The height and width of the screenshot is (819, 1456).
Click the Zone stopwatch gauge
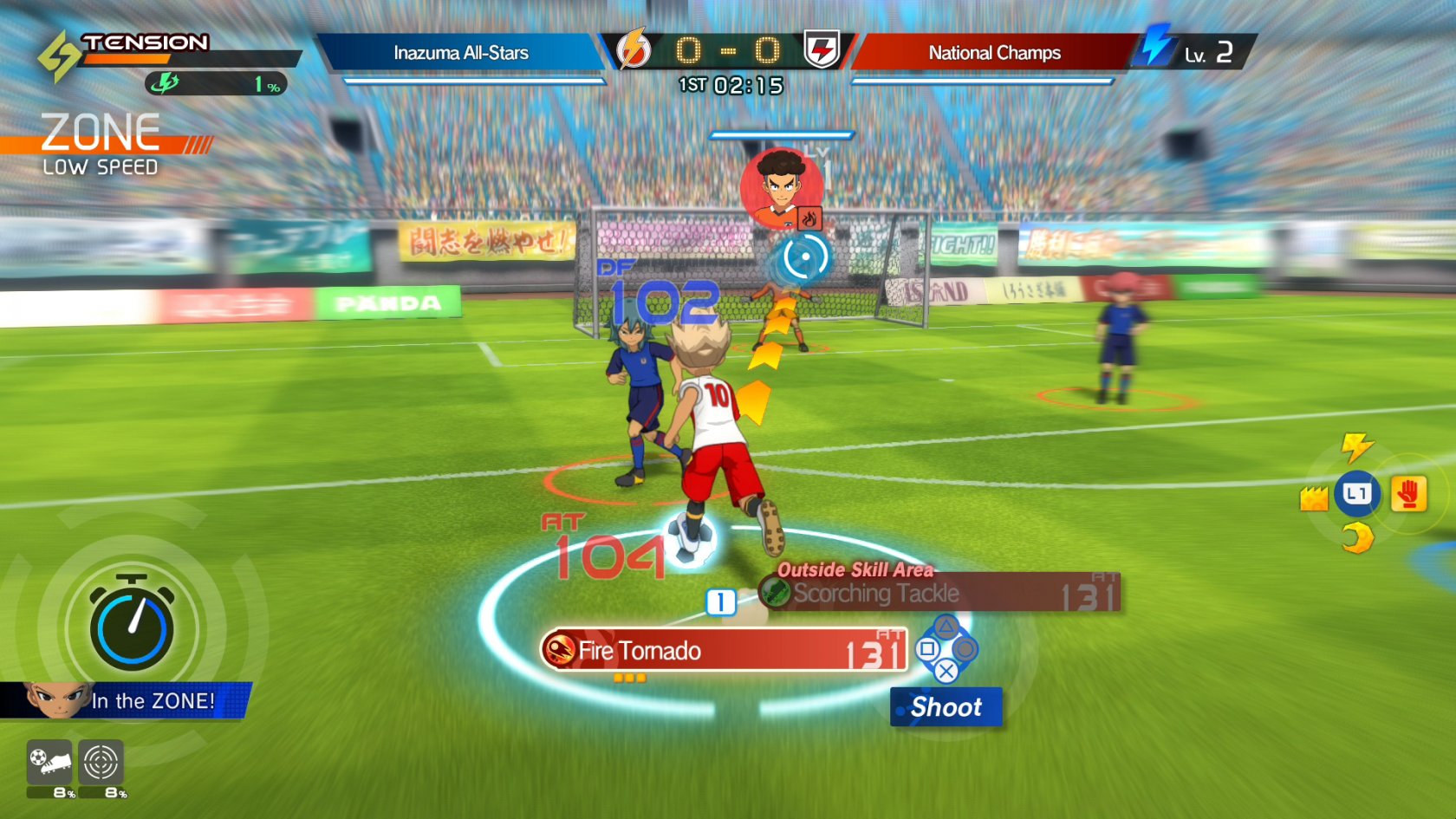tap(132, 626)
